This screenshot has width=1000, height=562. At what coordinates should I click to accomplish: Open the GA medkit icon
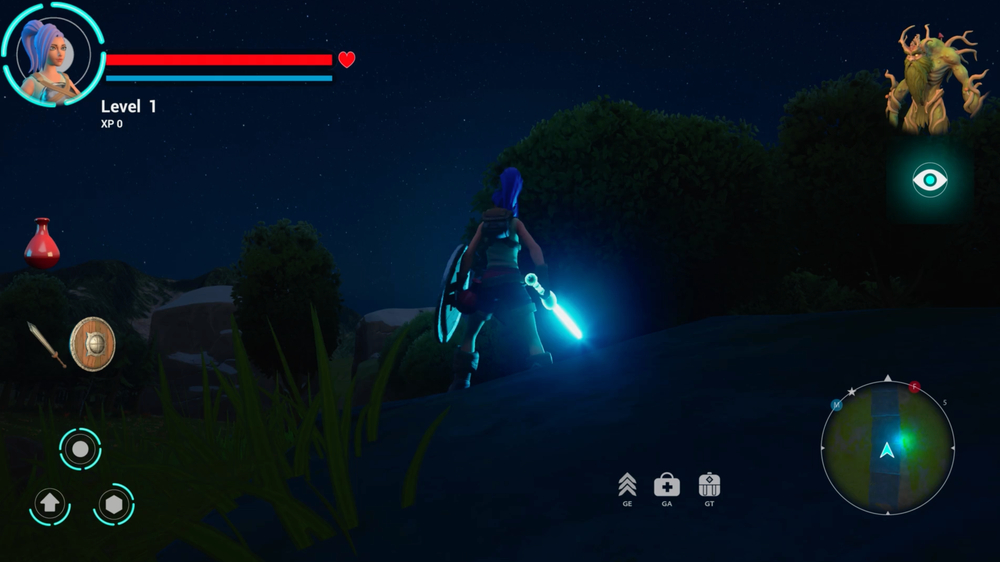click(x=667, y=485)
